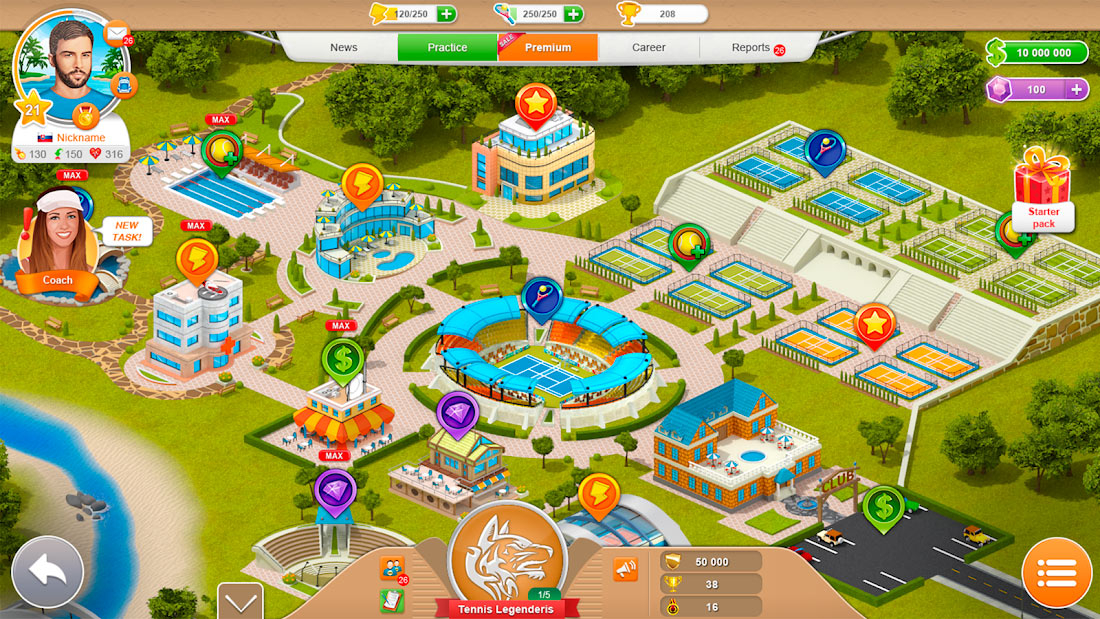
Task: Open the News tab
Action: point(344,48)
